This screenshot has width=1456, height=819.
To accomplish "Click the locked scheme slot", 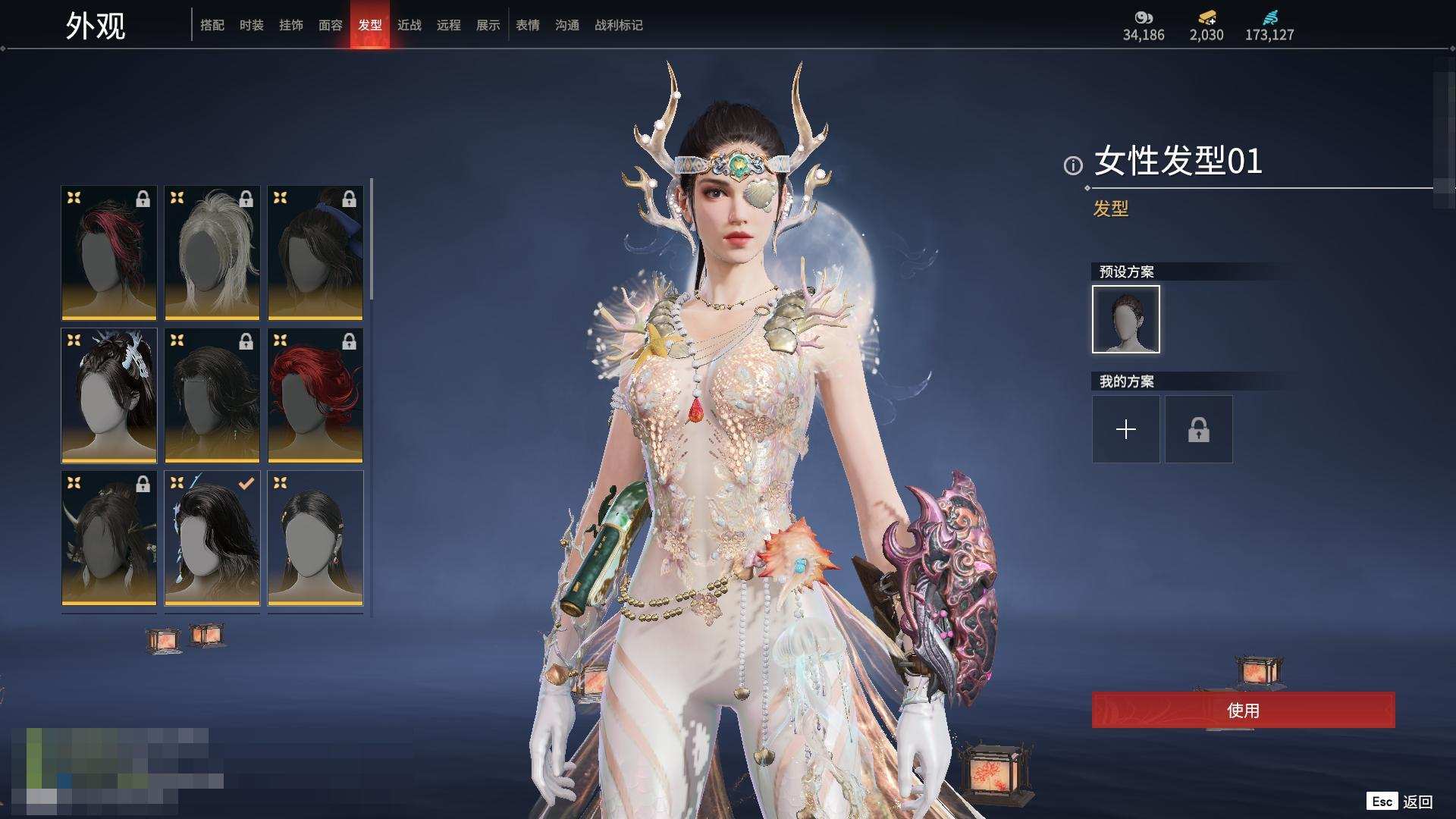I will 1199,430.
